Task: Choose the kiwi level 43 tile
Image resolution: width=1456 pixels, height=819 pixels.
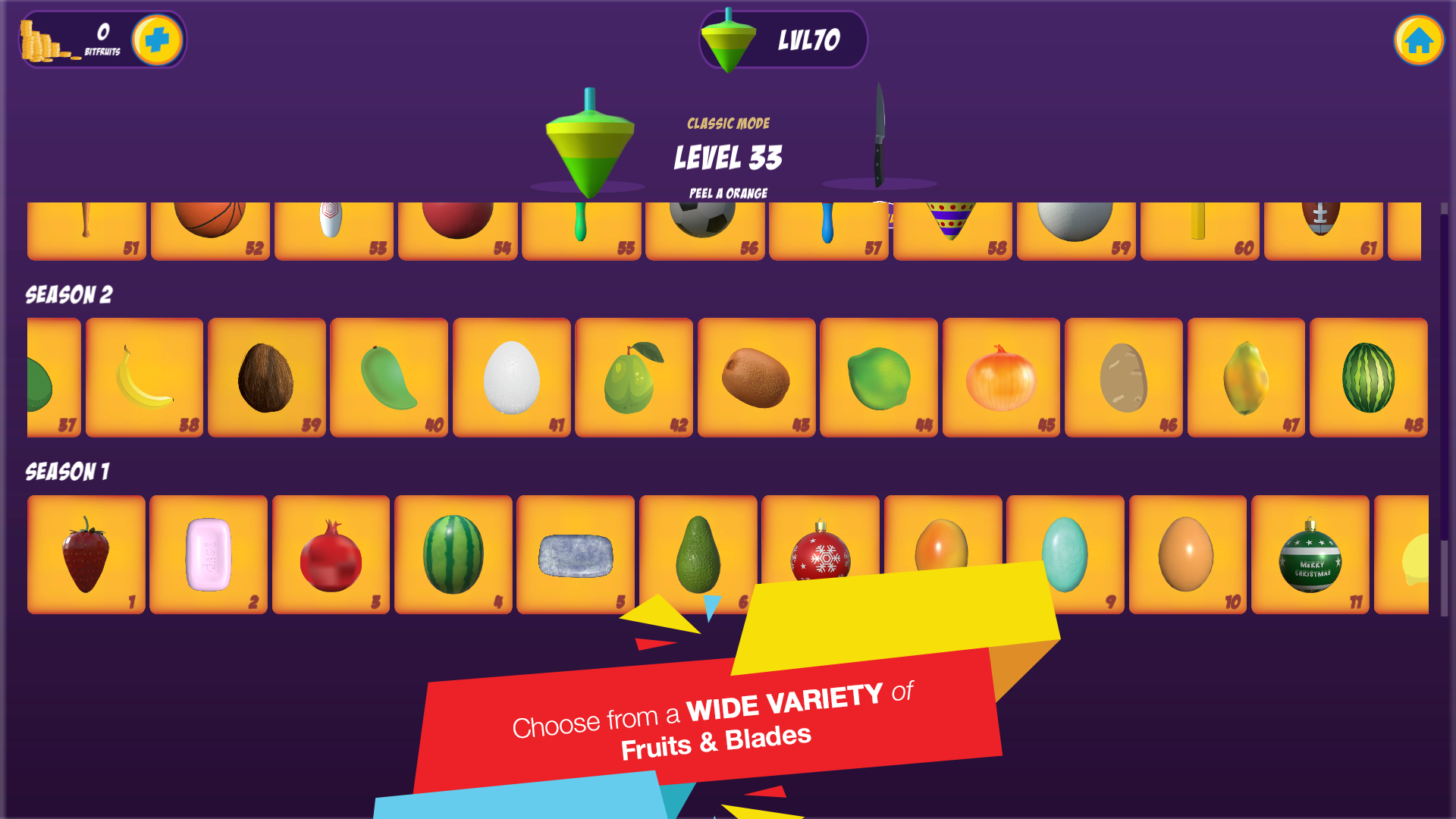Action: pyautogui.click(x=756, y=378)
